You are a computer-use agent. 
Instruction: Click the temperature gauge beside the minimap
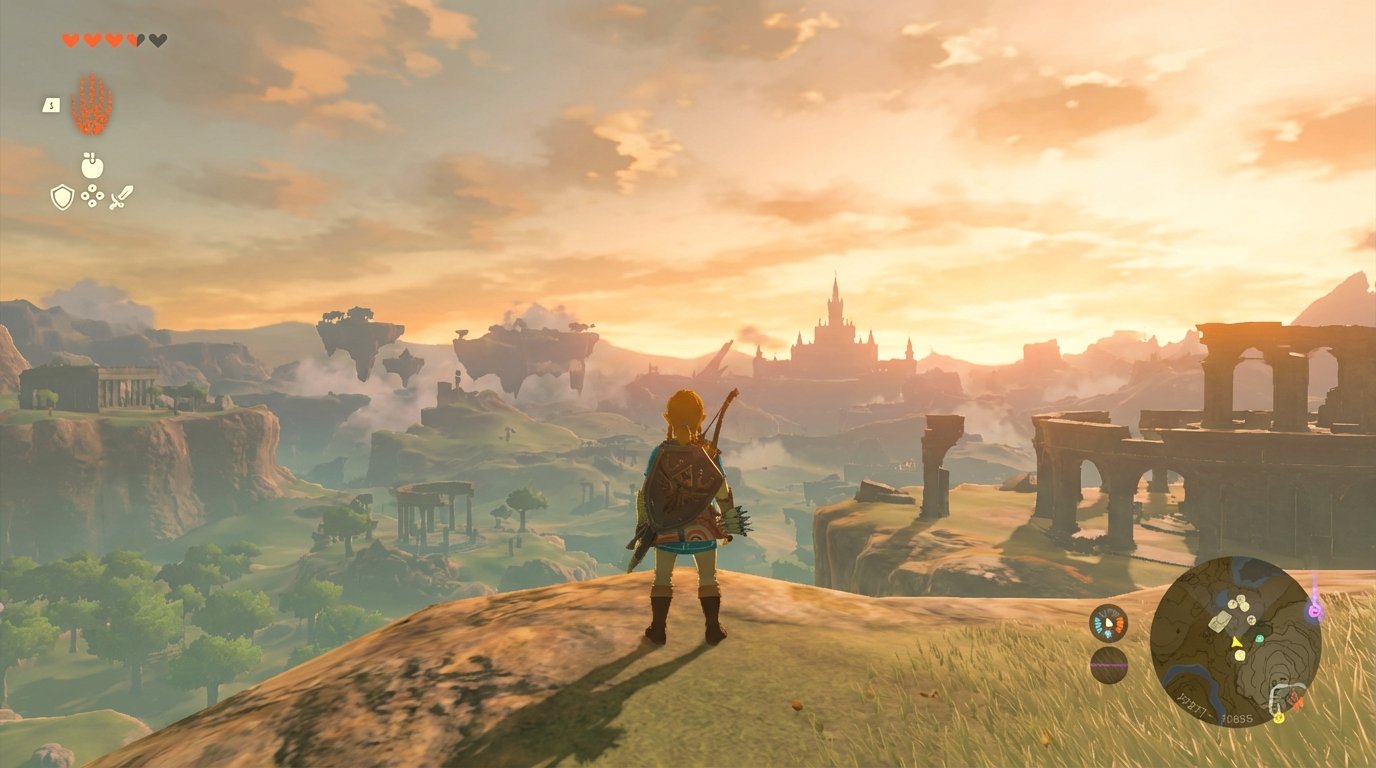click(x=1107, y=622)
